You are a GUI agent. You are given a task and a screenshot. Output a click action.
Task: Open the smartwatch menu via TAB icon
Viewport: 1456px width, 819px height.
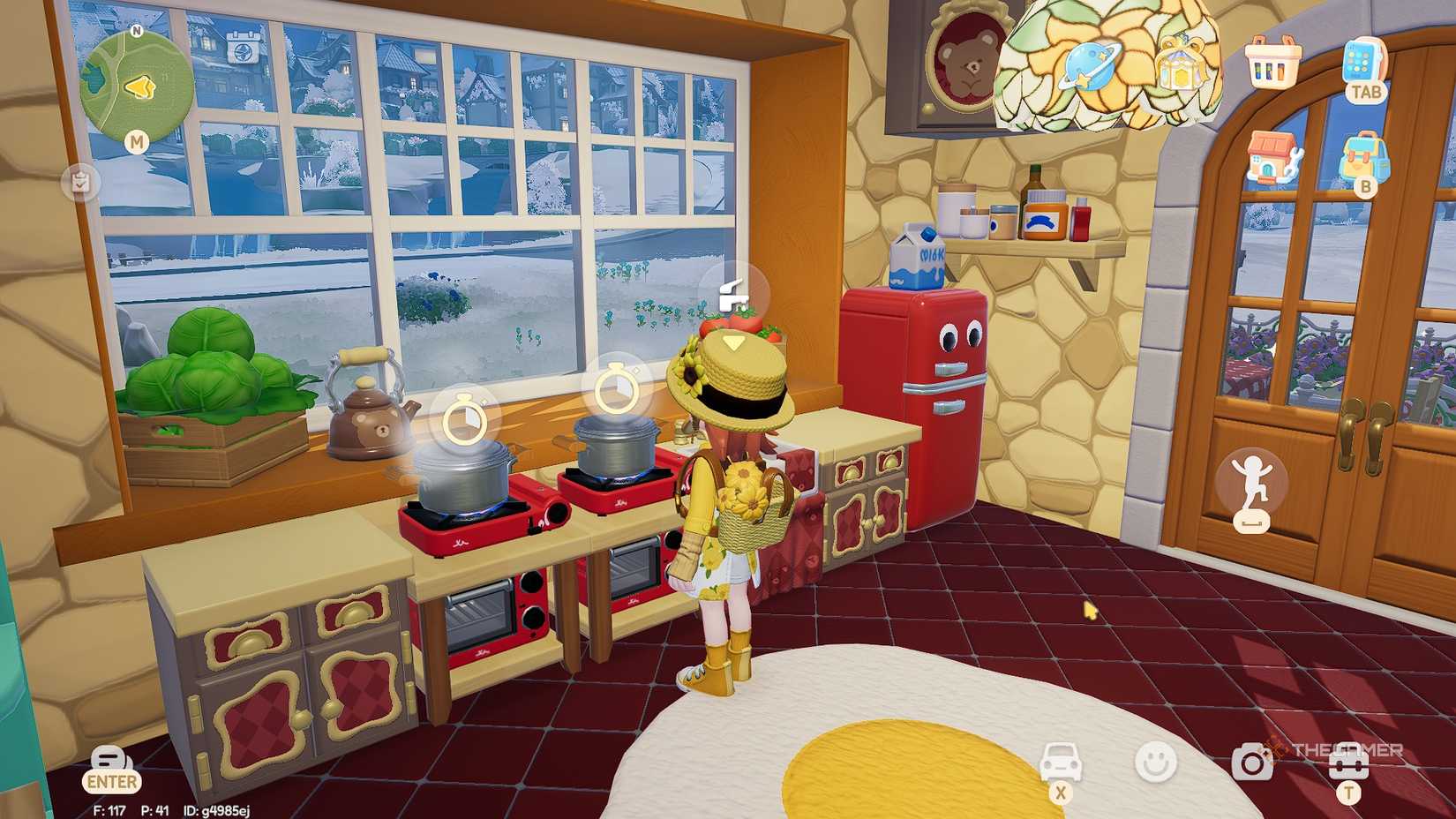point(1364,62)
